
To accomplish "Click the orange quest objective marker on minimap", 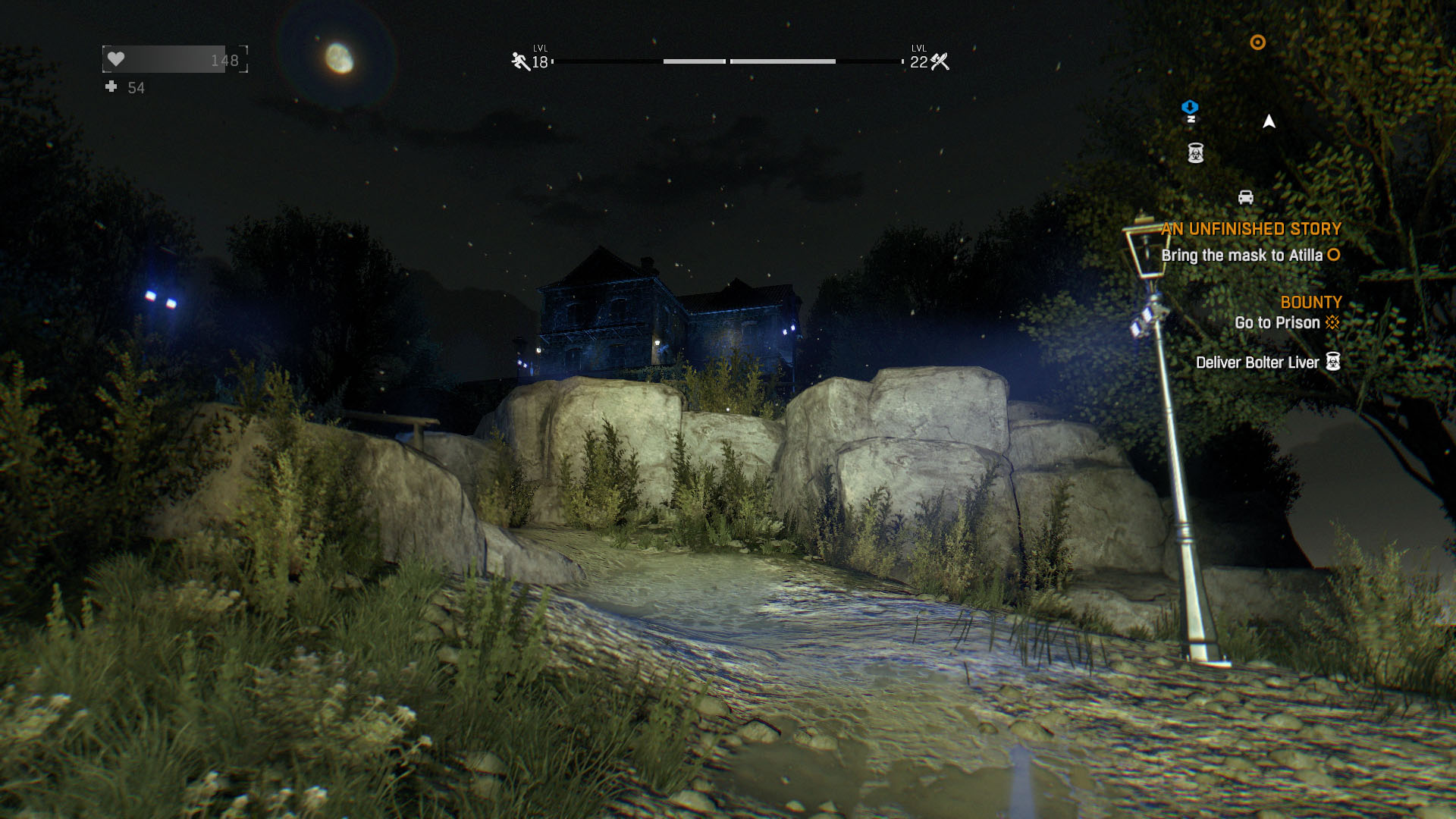I will pyautogui.click(x=1257, y=42).
